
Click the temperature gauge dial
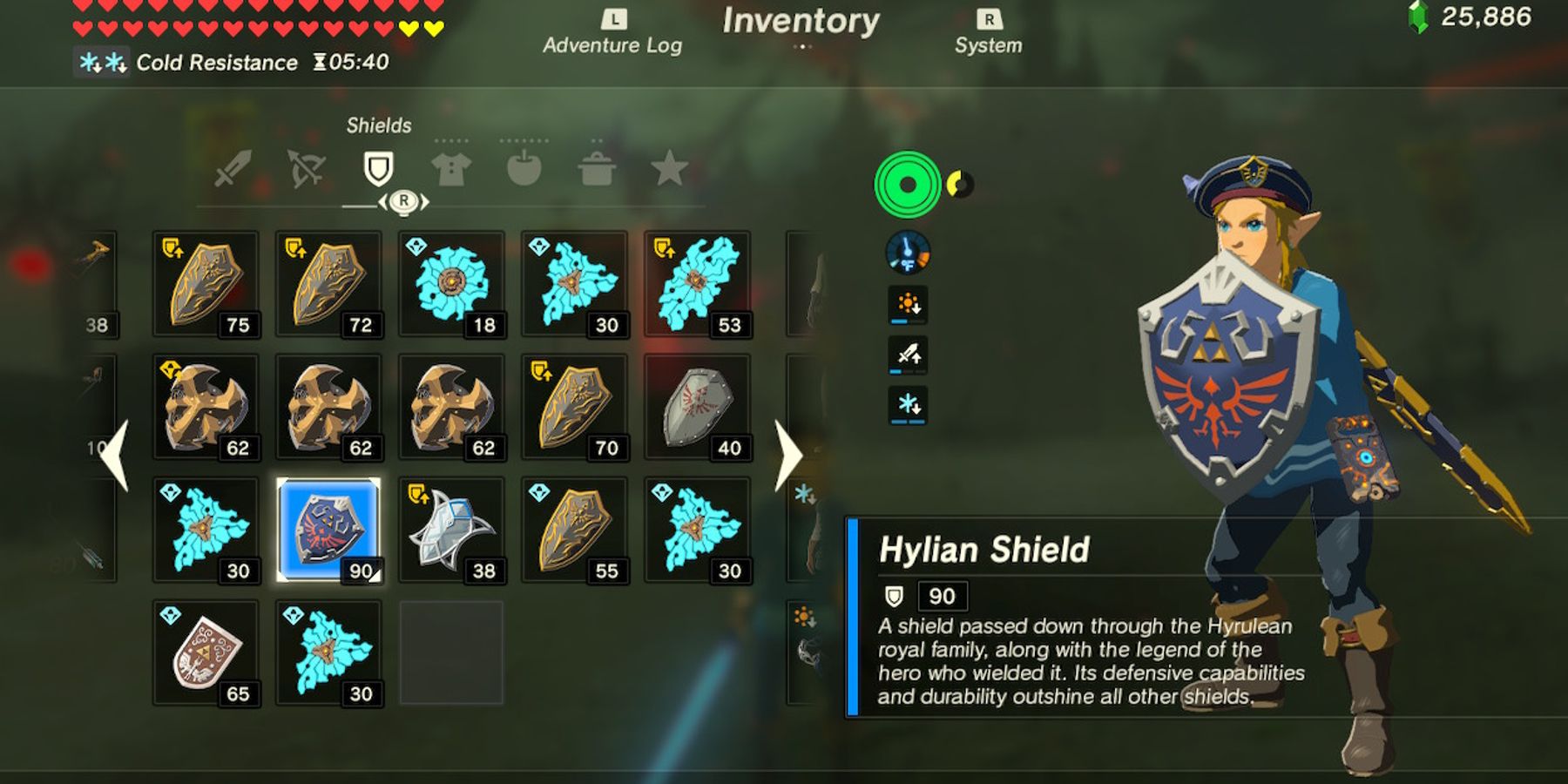point(906,252)
